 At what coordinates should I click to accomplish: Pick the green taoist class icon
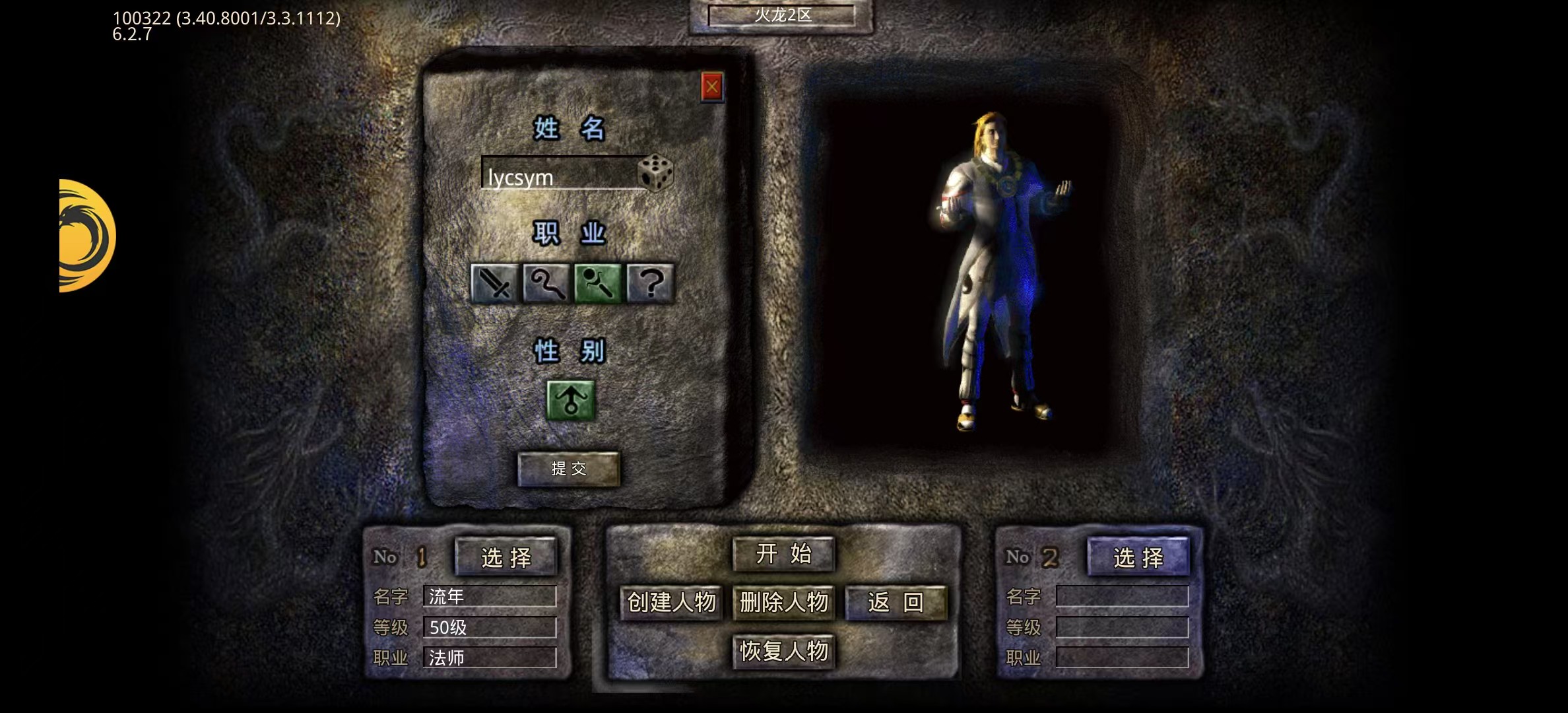pos(598,284)
